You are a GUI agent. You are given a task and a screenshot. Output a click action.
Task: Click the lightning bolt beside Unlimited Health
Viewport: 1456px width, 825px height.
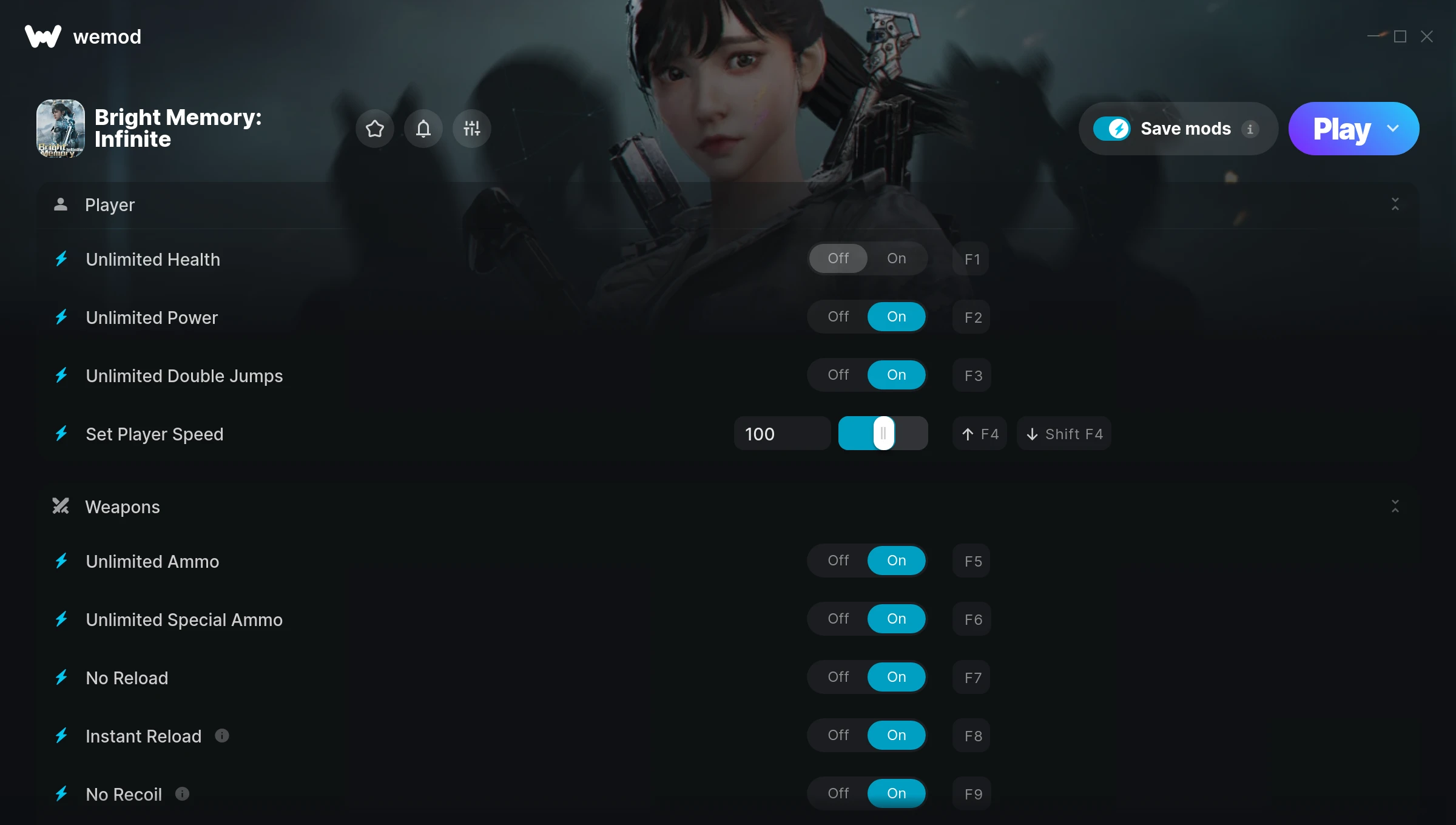[x=61, y=259]
